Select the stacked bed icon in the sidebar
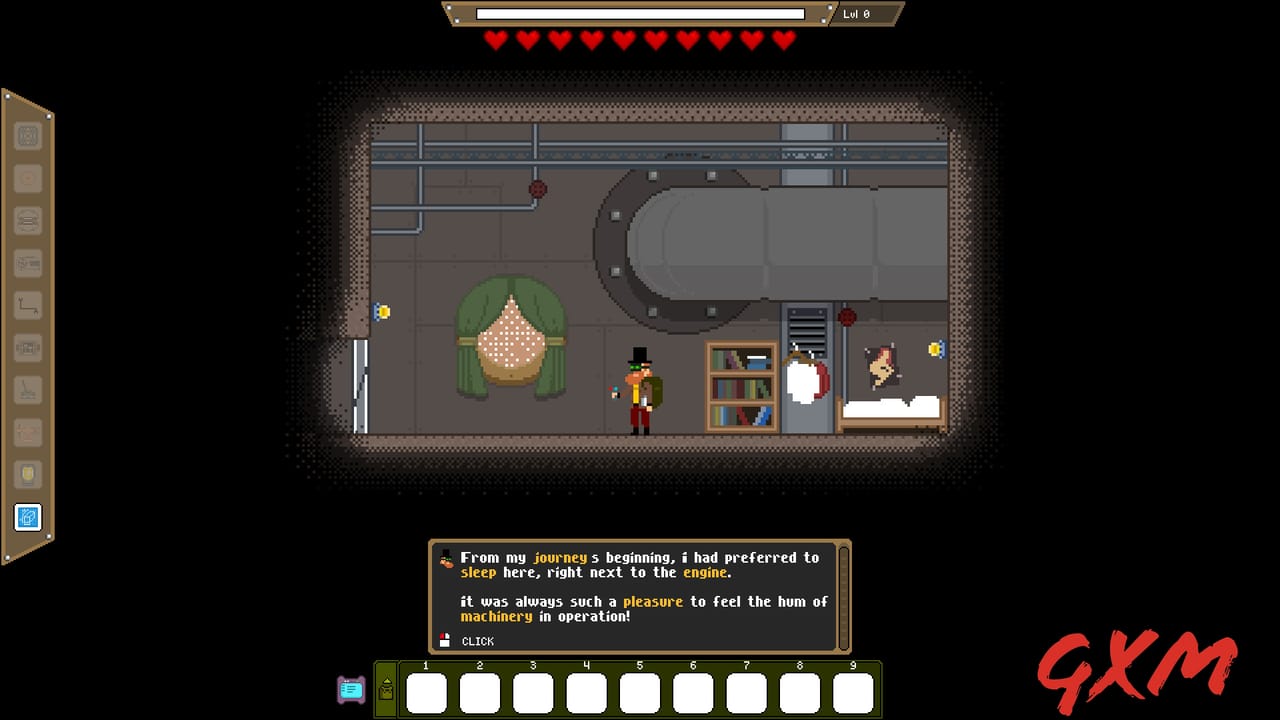 click(x=27, y=221)
